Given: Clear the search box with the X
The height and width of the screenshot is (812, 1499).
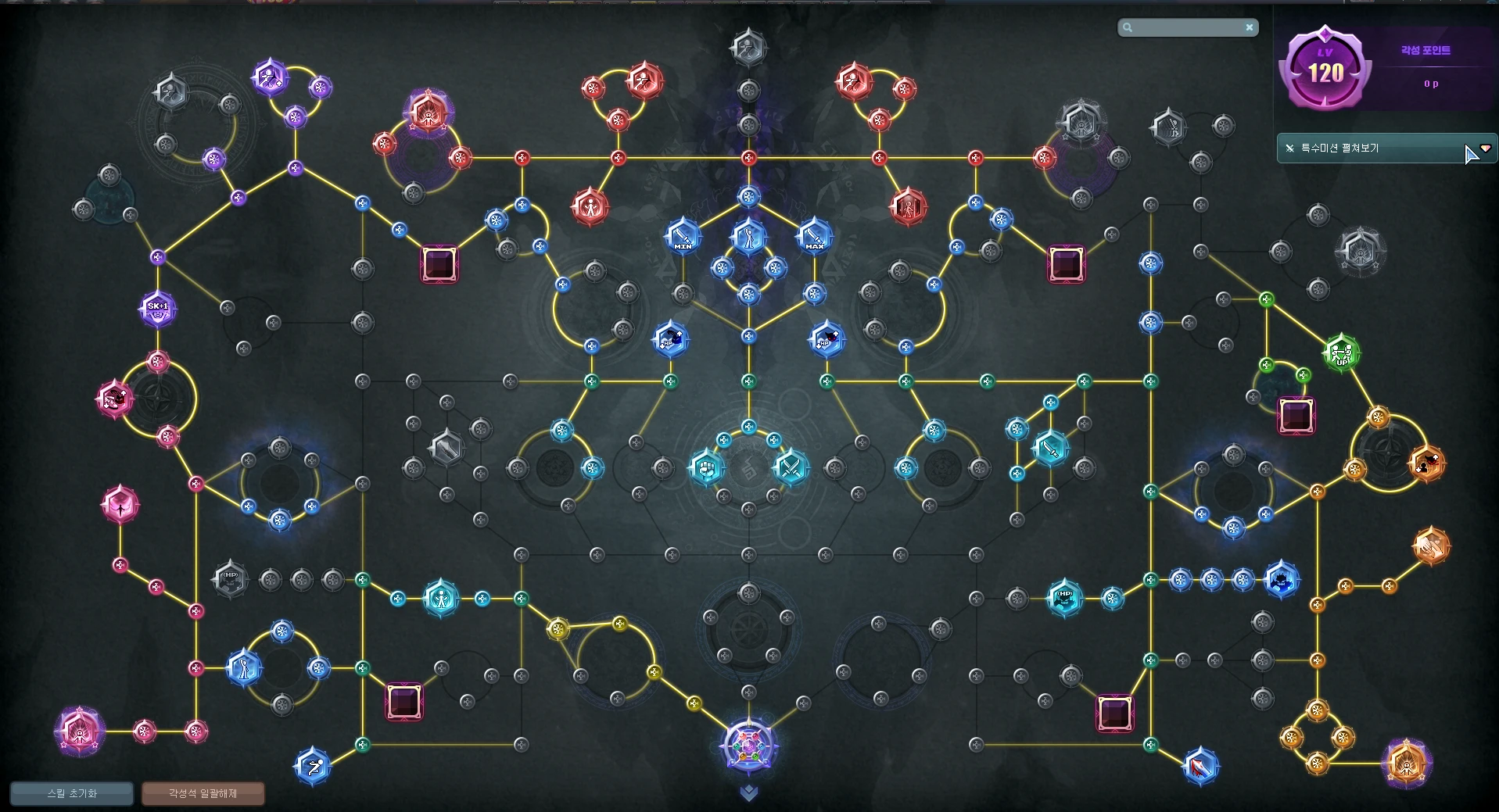Looking at the screenshot, I should click(1250, 27).
